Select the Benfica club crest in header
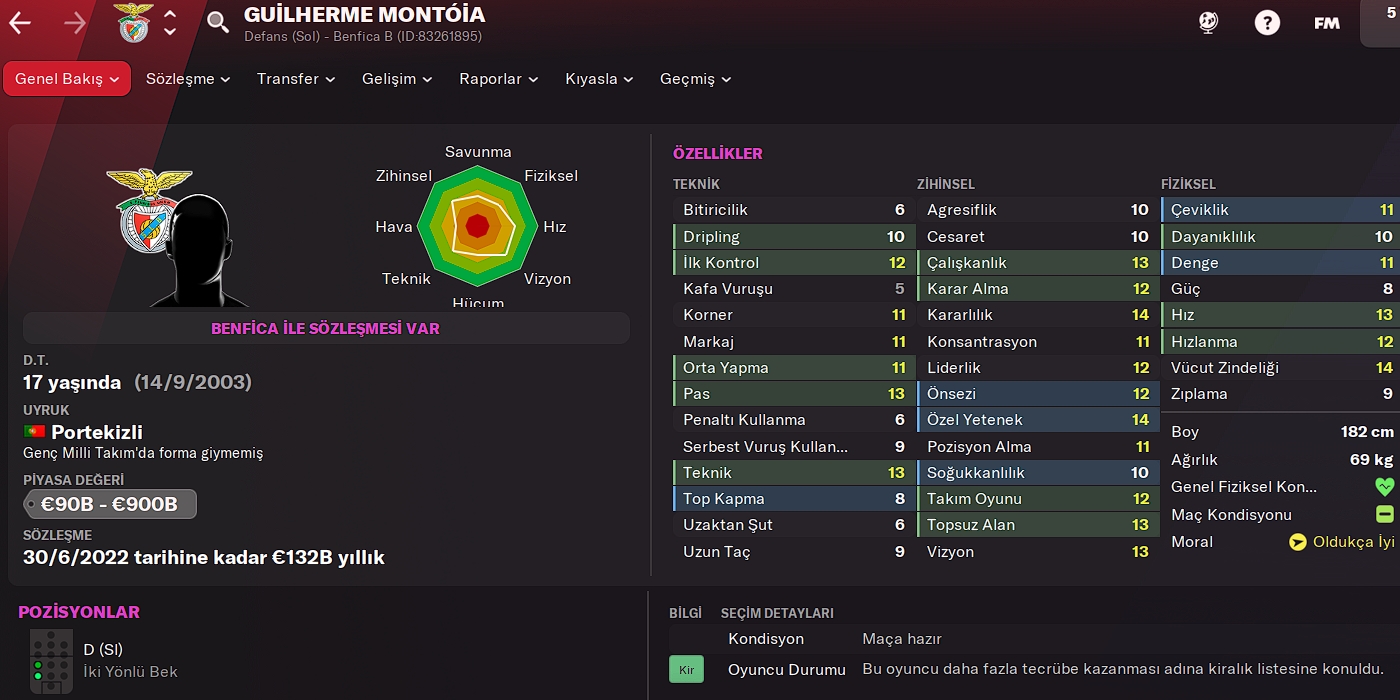 point(133,23)
